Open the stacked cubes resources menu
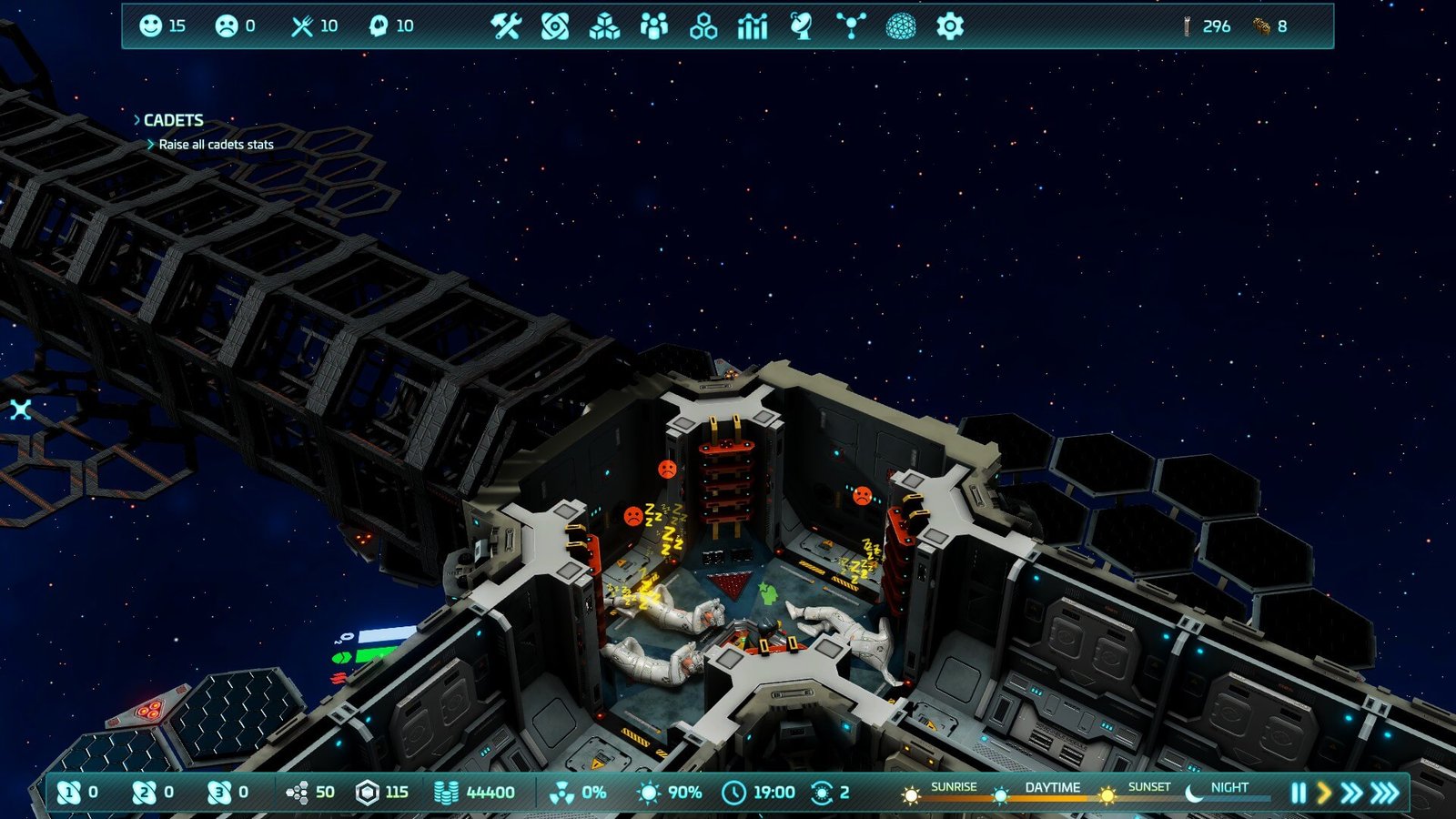The width and height of the screenshot is (1456, 819). [604, 27]
